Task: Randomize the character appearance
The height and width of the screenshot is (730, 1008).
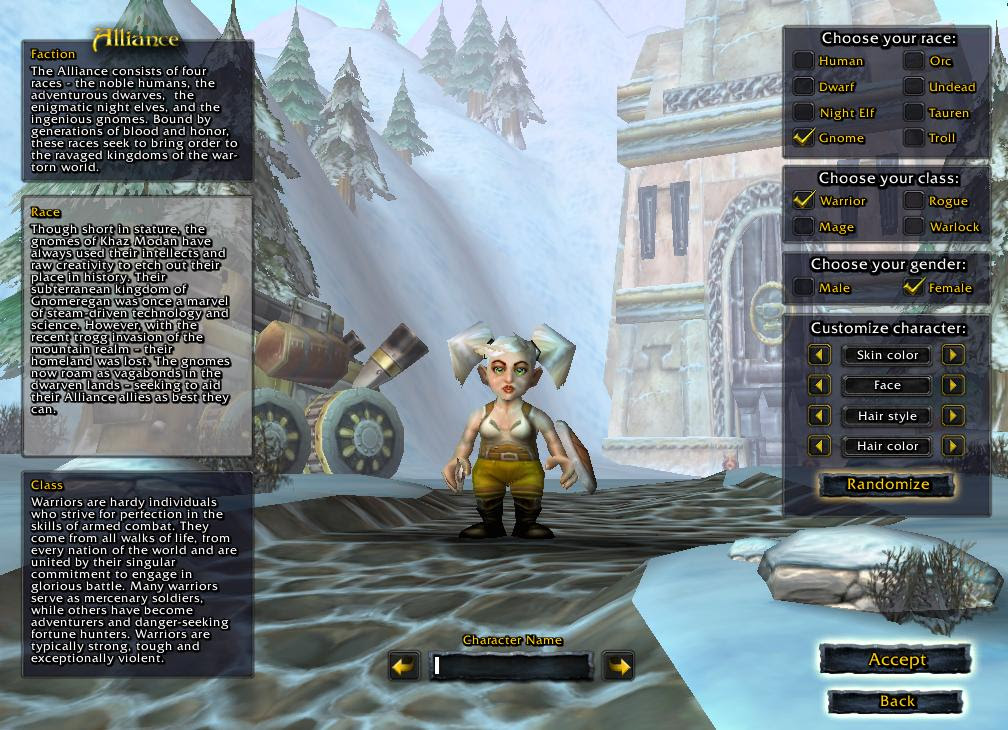Action: (x=887, y=485)
